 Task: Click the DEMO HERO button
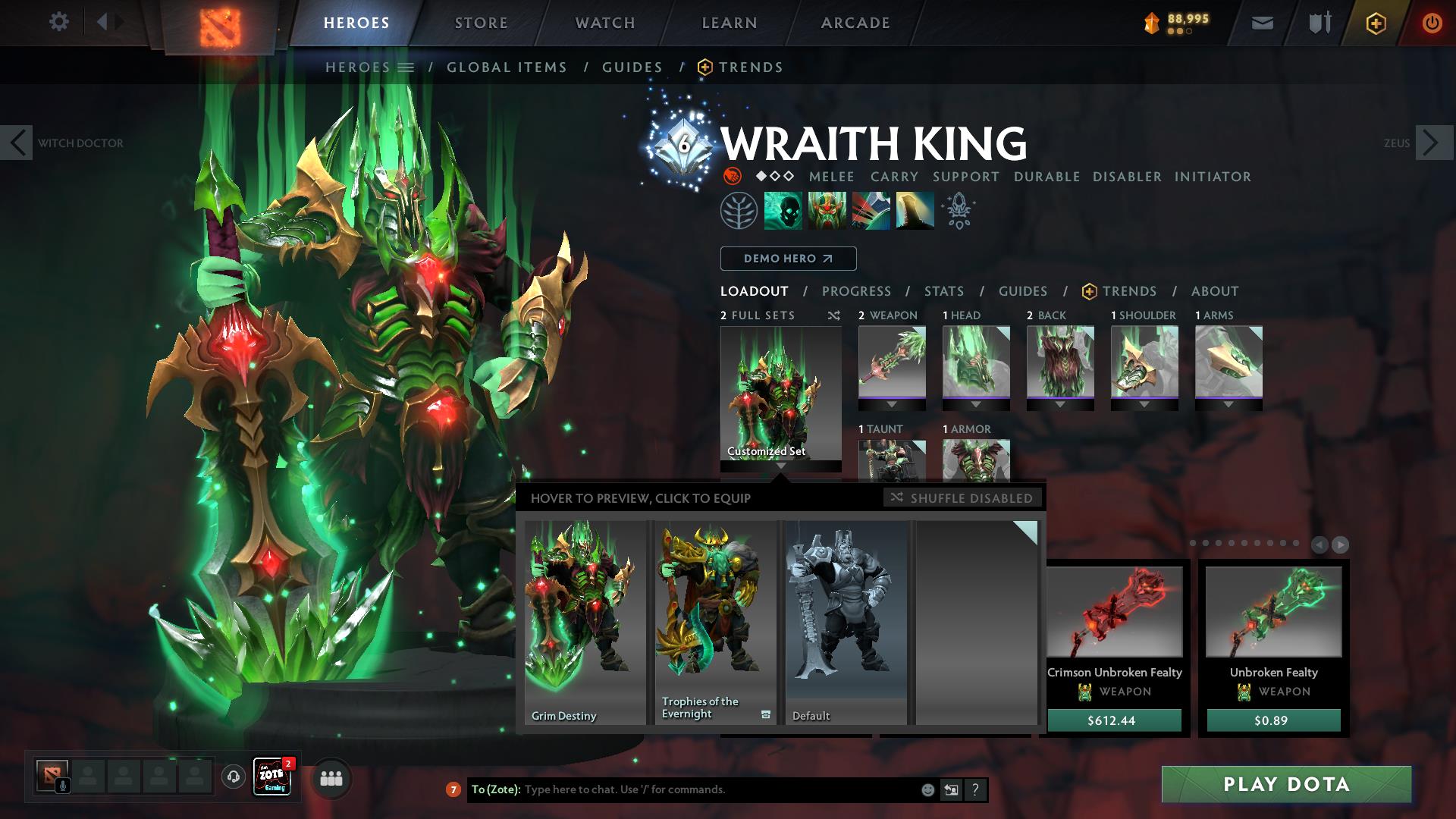click(788, 259)
